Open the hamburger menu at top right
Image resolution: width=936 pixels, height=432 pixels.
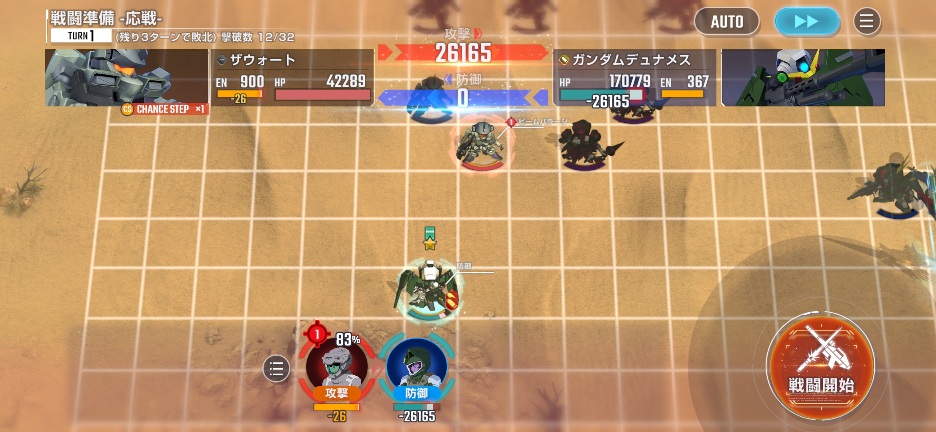[x=866, y=21]
